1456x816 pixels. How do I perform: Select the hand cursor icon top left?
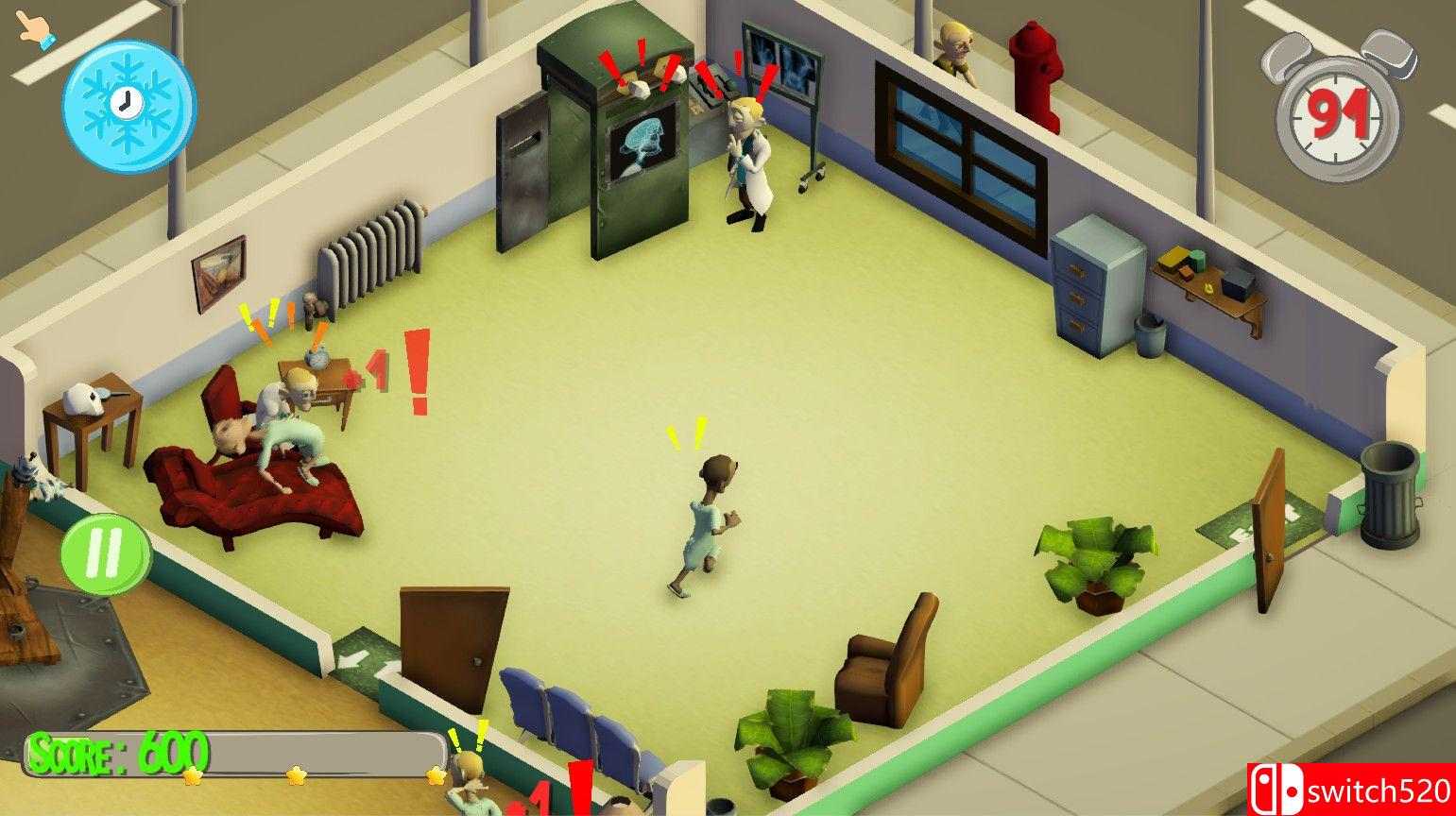(36, 26)
